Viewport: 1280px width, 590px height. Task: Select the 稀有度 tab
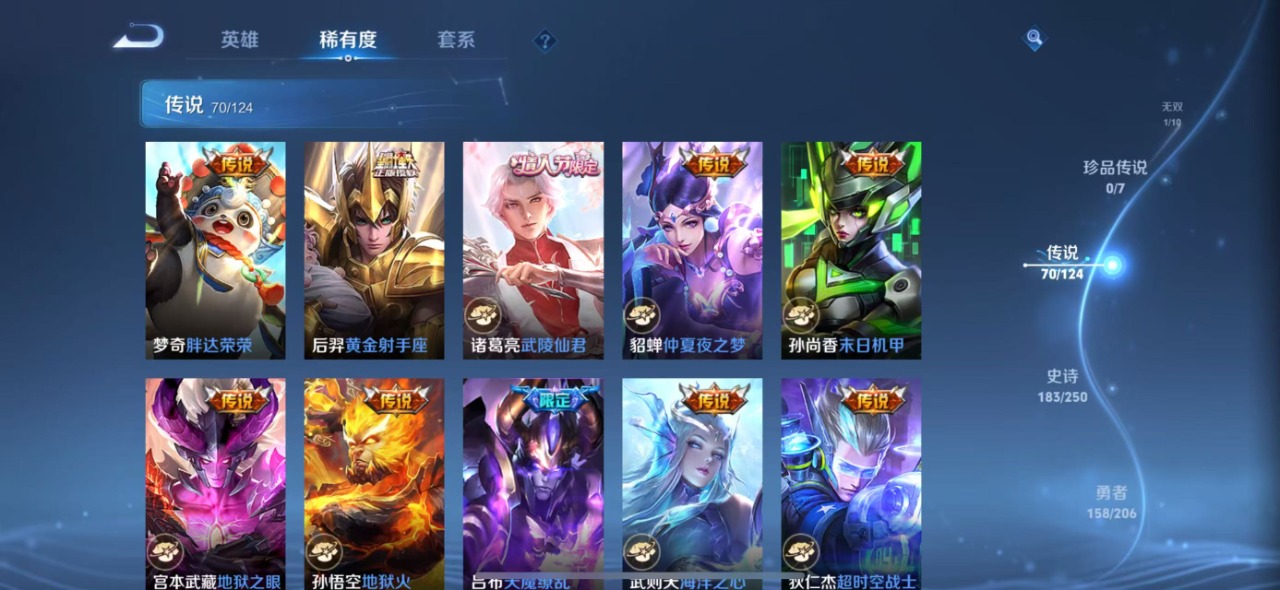click(348, 40)
